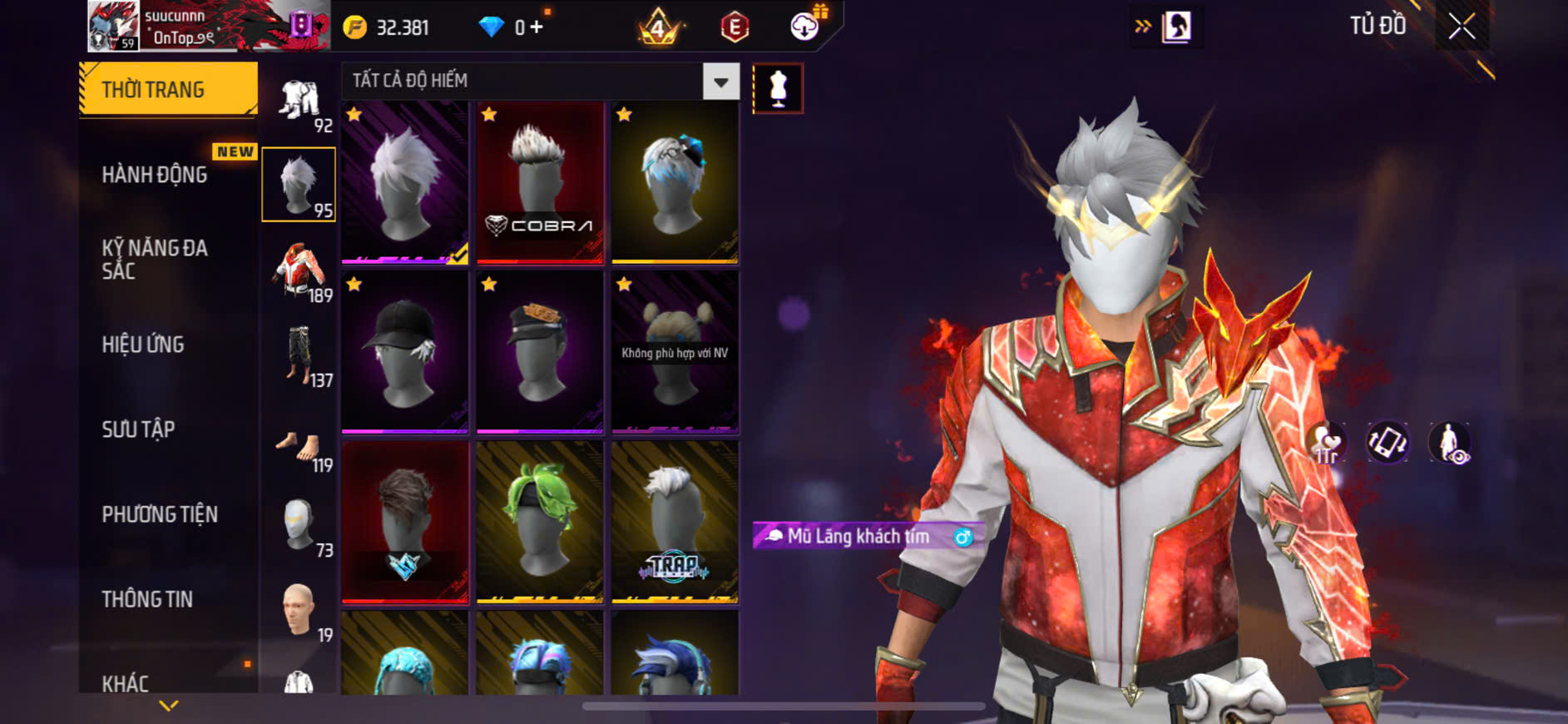The height and width of the screenshot is (724, 1568).
Task: Close the Tủ Đồ wardrobe screen
Action: pos(1462,27)
